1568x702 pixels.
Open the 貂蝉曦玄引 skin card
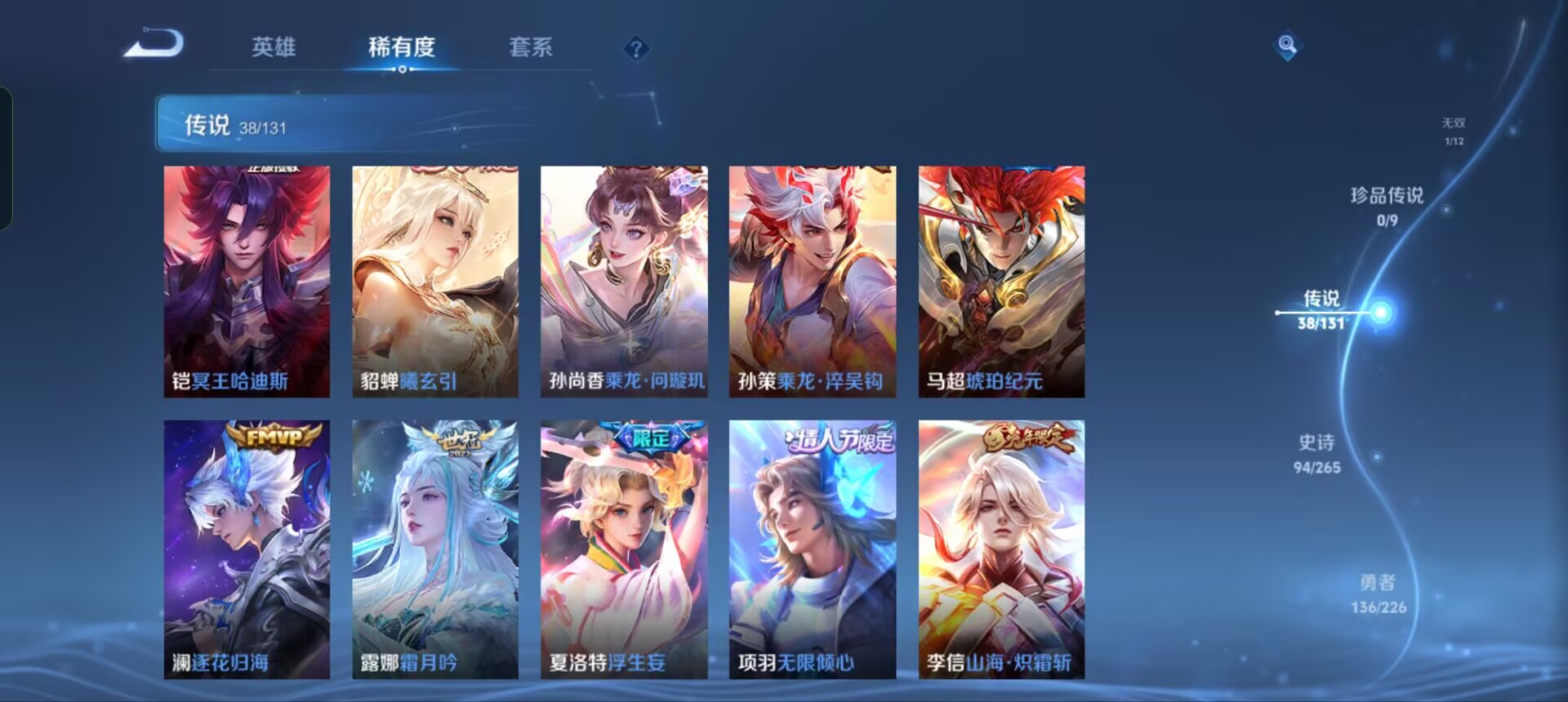point(434,282)
